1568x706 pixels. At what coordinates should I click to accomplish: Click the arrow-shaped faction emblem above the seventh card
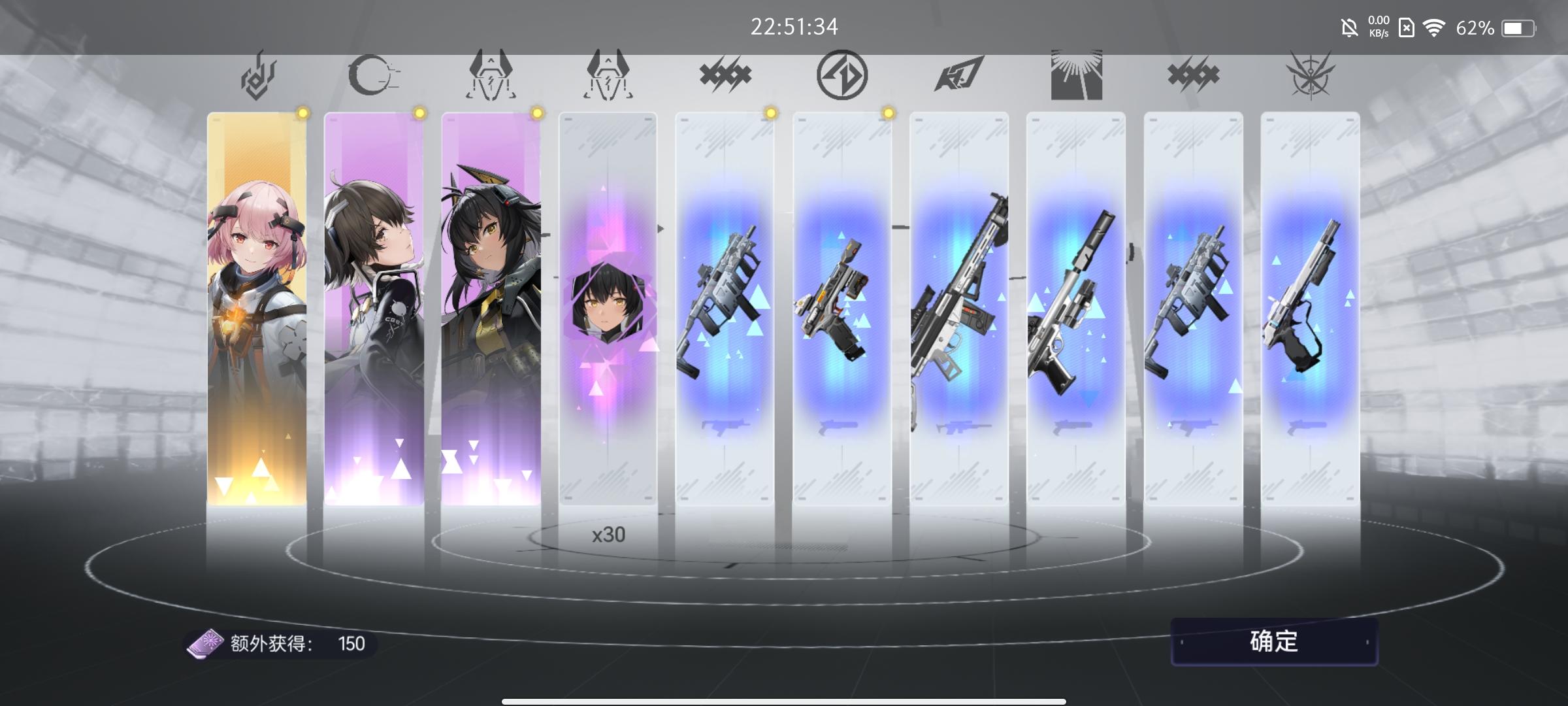(958, 74)
